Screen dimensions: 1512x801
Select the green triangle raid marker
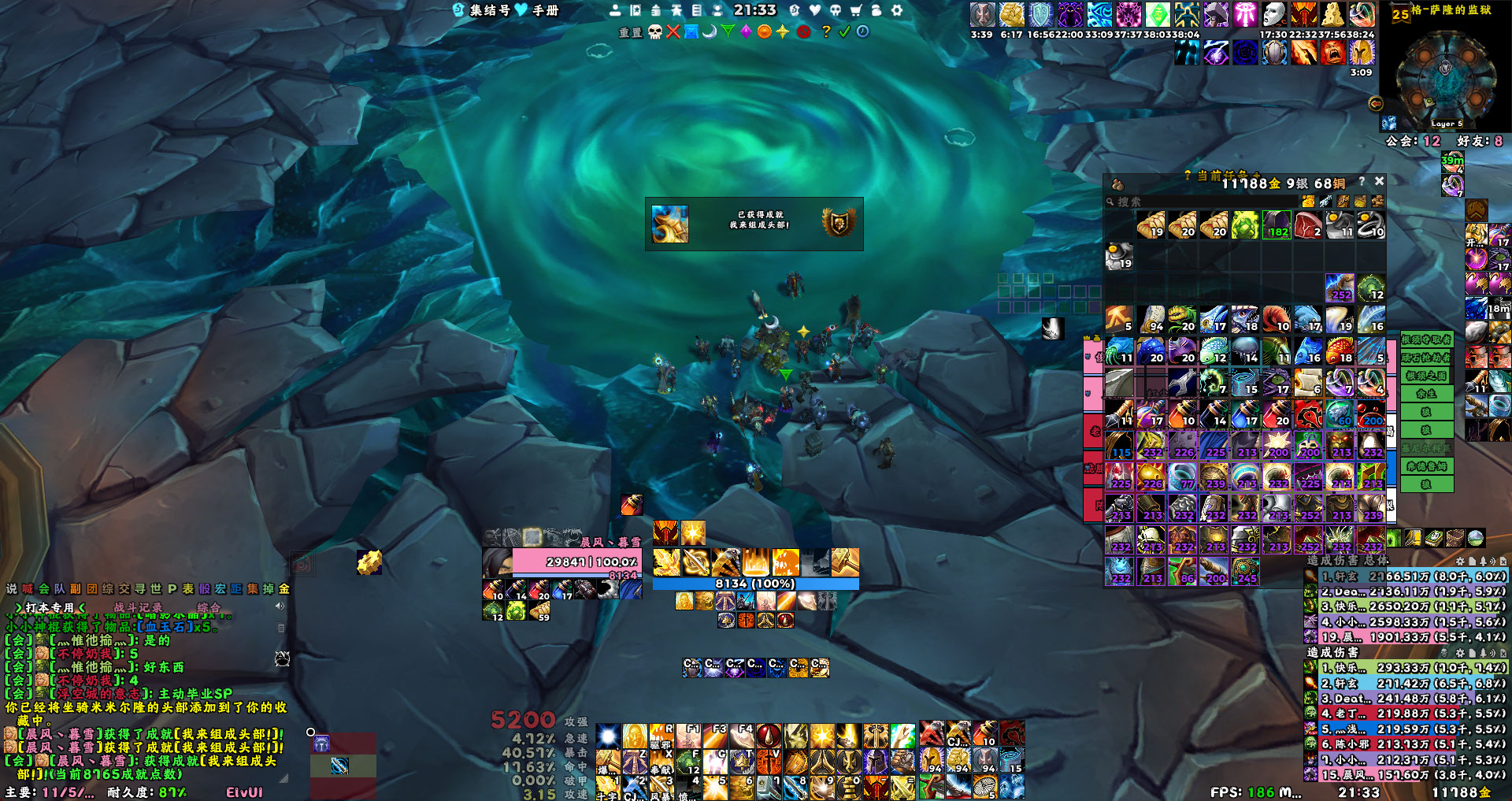[x=728, y=32]
